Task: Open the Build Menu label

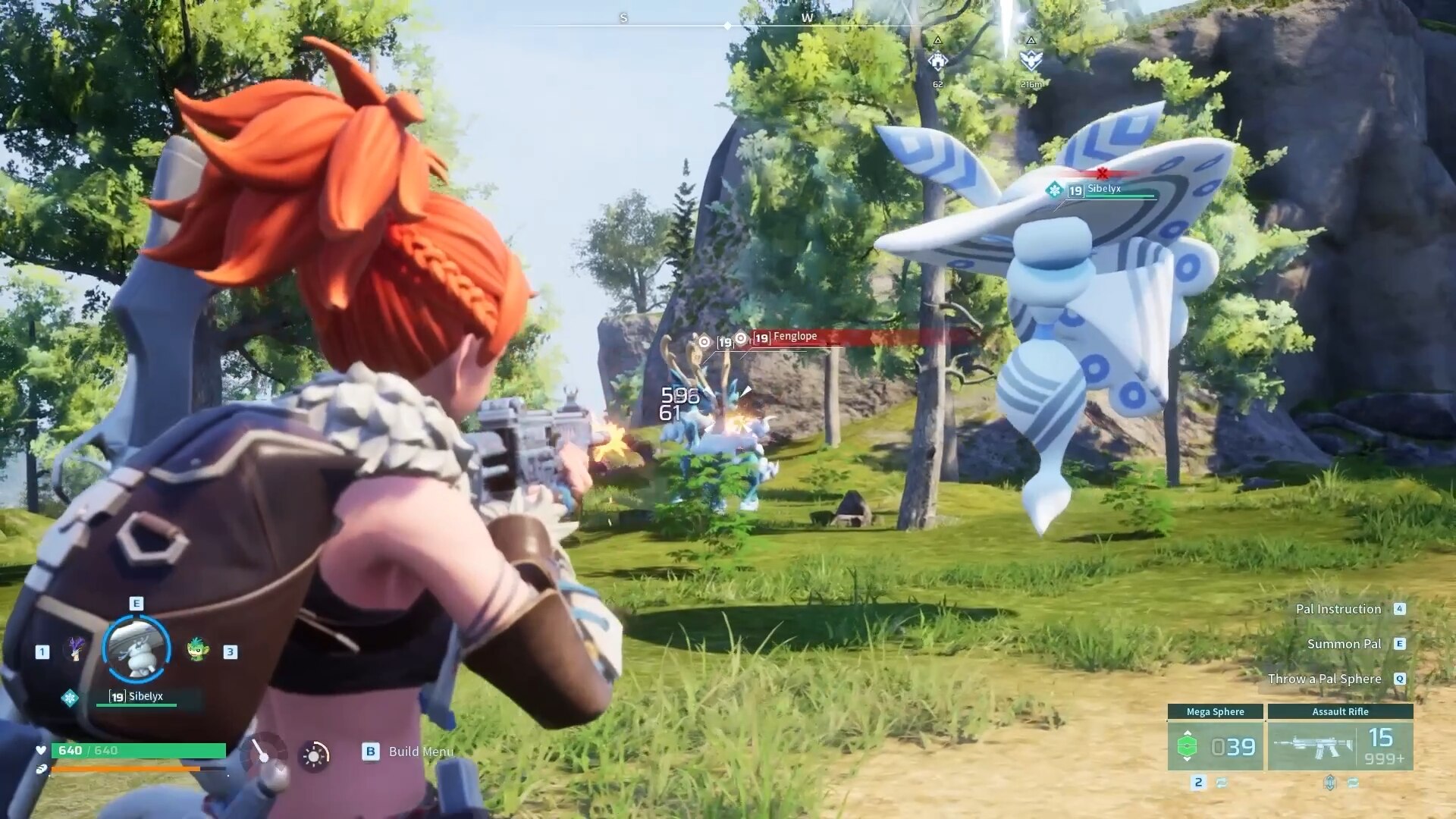Action: coord(420,752)
